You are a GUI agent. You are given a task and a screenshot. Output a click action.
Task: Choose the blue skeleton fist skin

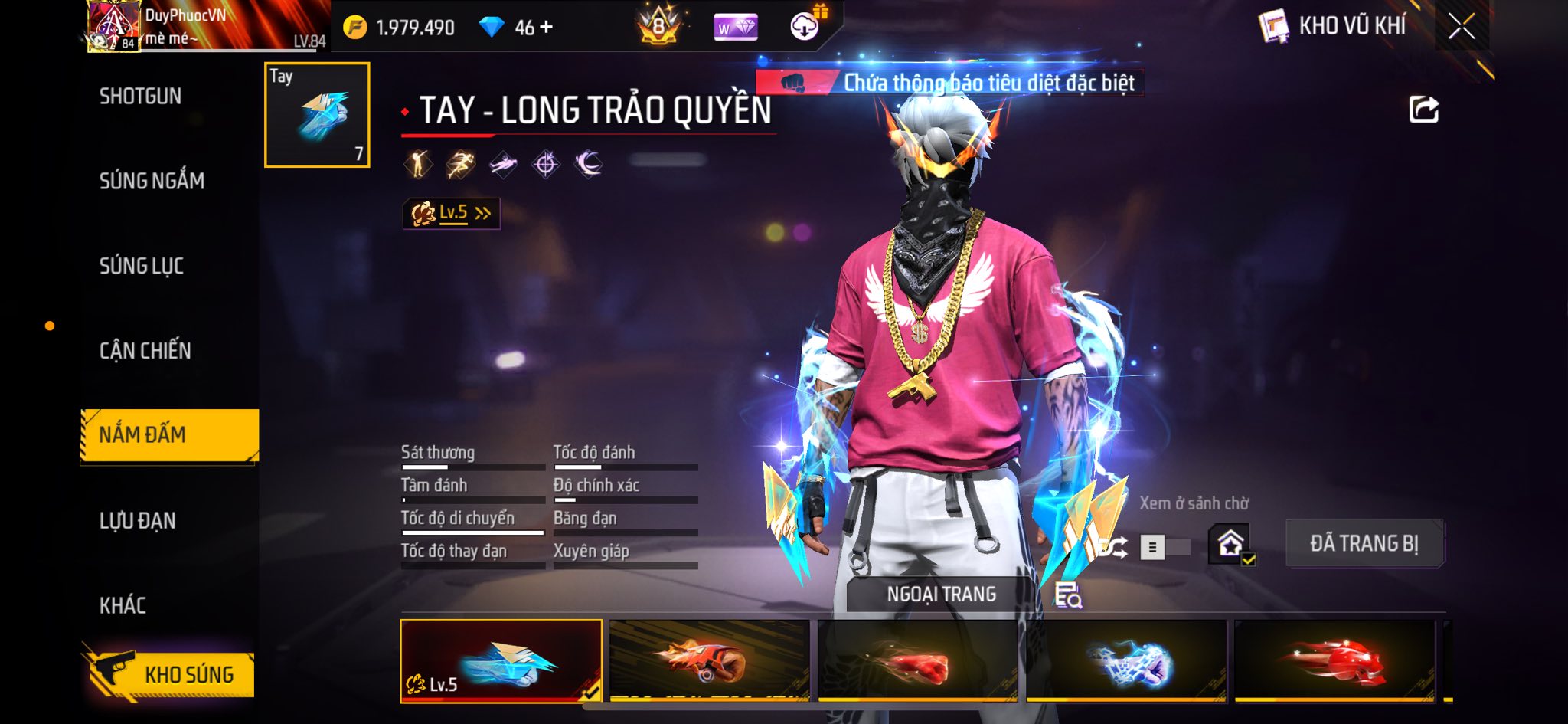pos(1126,660)
